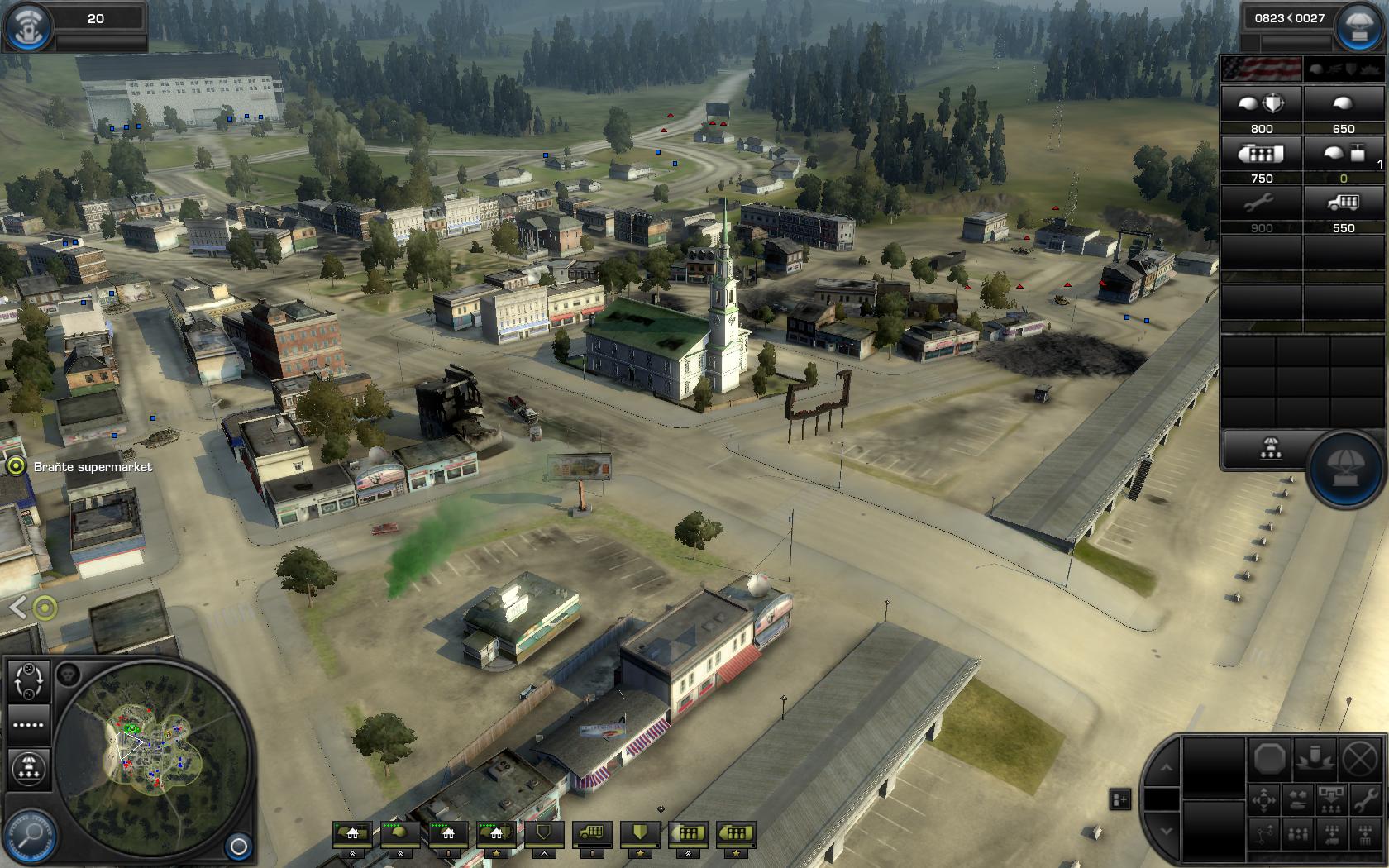Image resolution: width=1389 pixels, height=868 pixels.
Task: Open the magnifying glass mega map button
Action: [x=30, y=835]
